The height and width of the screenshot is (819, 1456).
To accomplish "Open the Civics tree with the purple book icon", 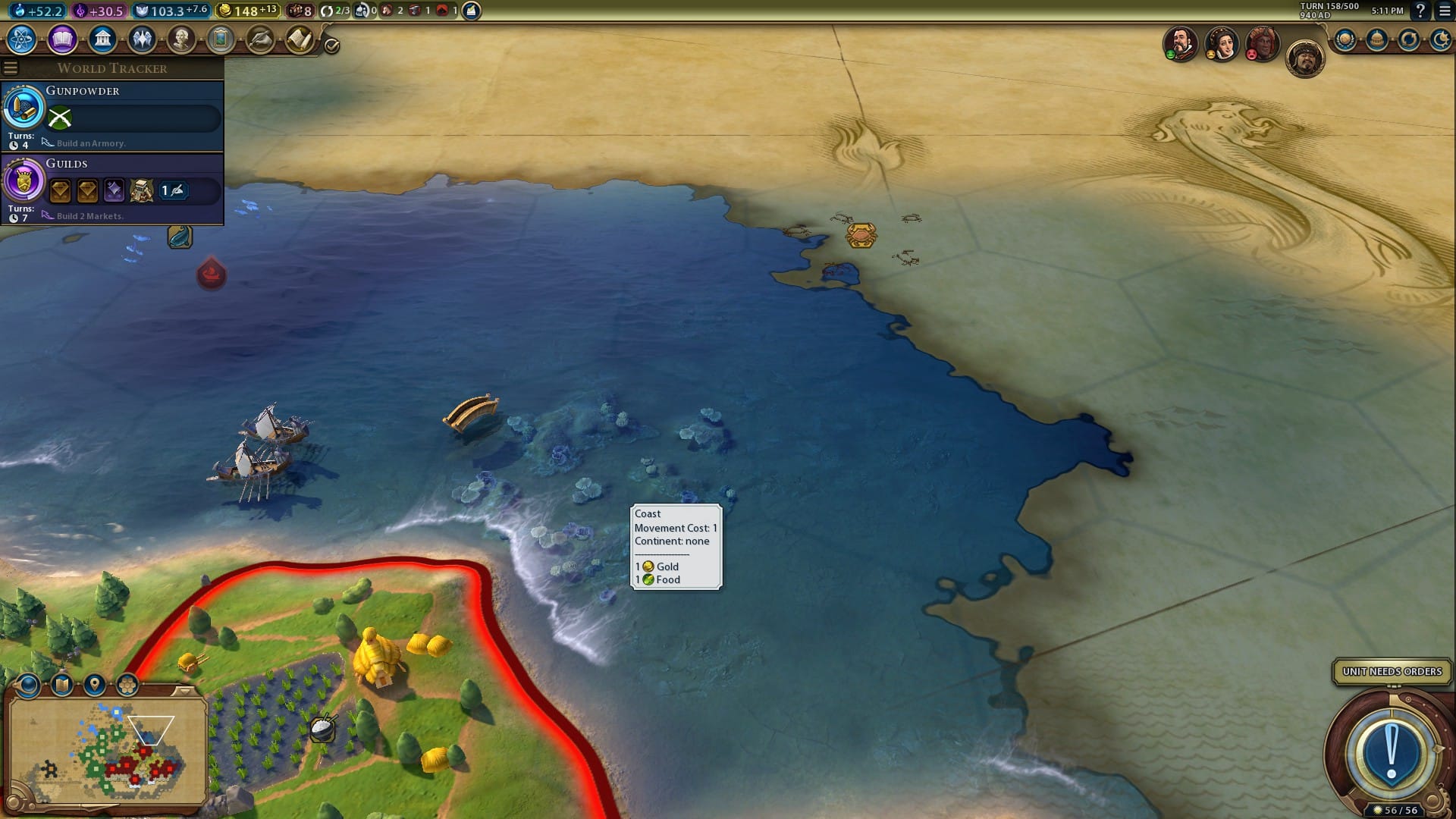I will click(63, 39).
